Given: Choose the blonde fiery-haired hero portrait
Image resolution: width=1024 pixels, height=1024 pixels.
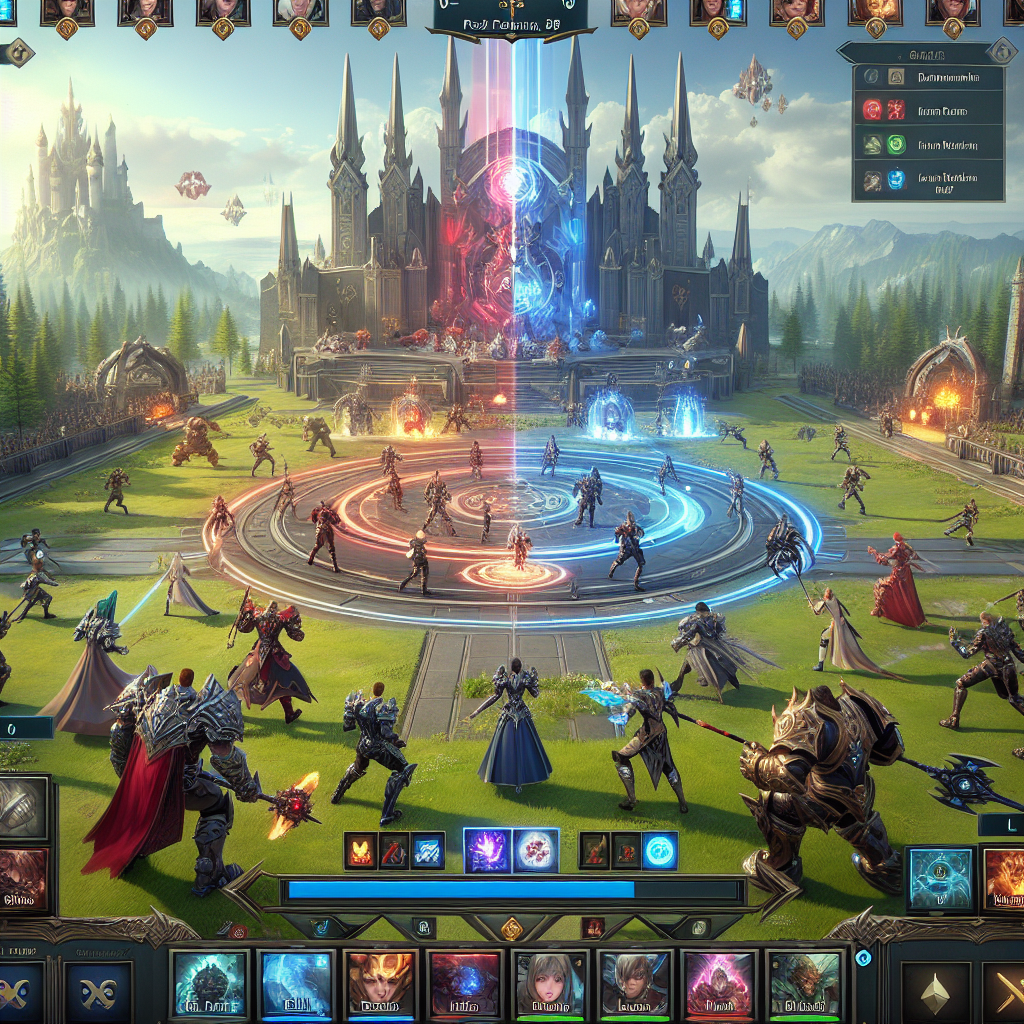Looking at the screenshot, I should (x=380, y=985).
